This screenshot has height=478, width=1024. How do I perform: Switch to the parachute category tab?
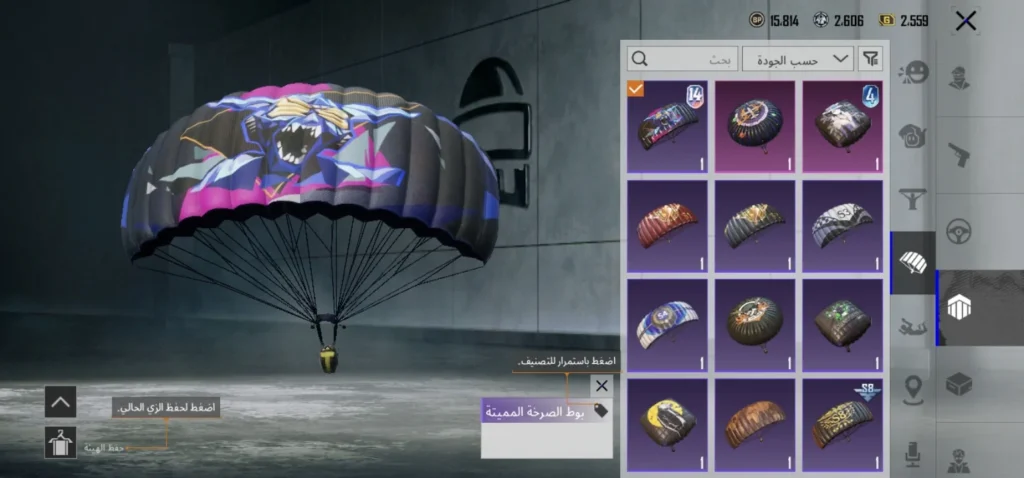click(x=913, y=262)
